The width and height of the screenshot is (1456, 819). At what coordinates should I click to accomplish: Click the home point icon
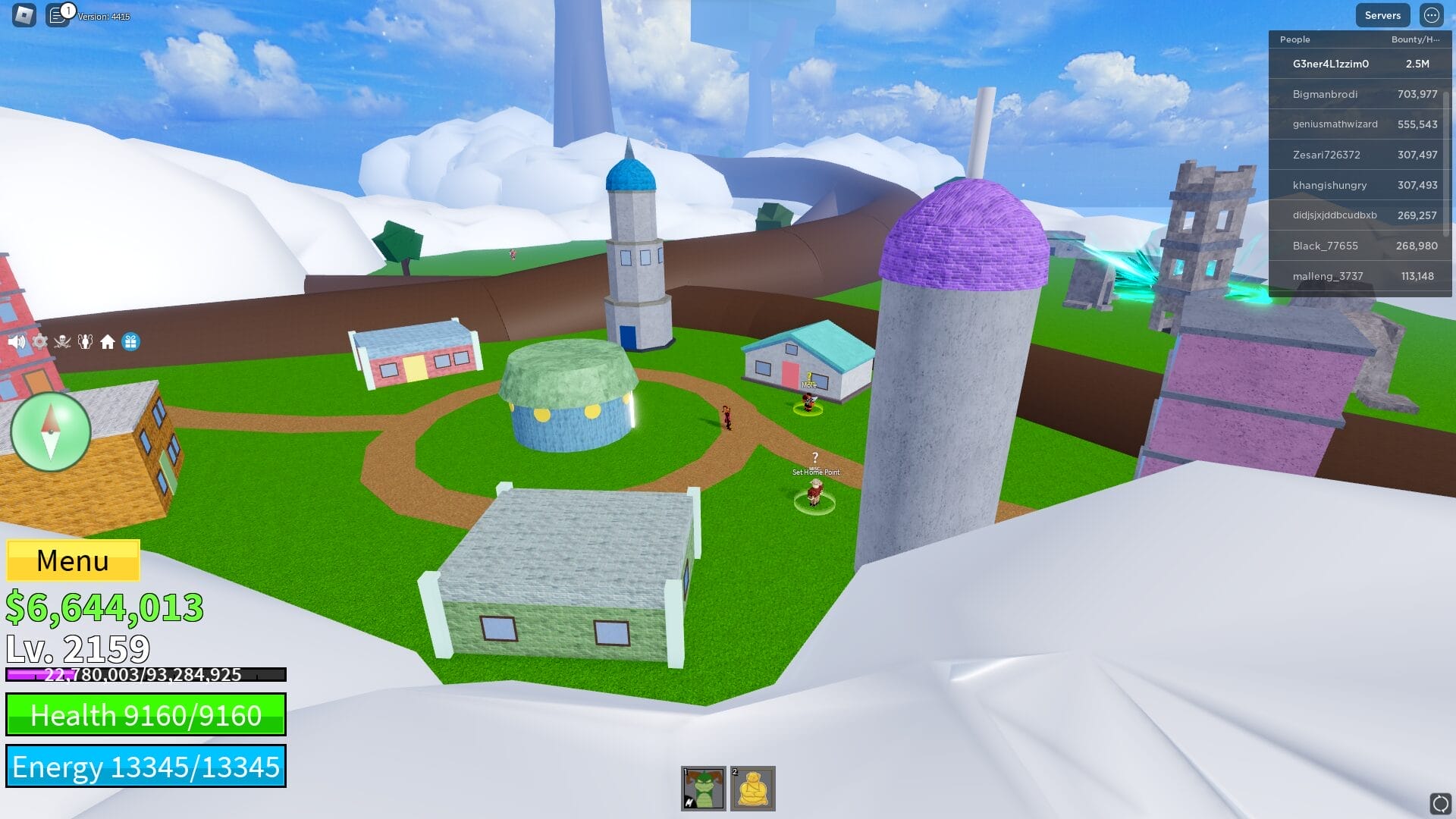107,341
